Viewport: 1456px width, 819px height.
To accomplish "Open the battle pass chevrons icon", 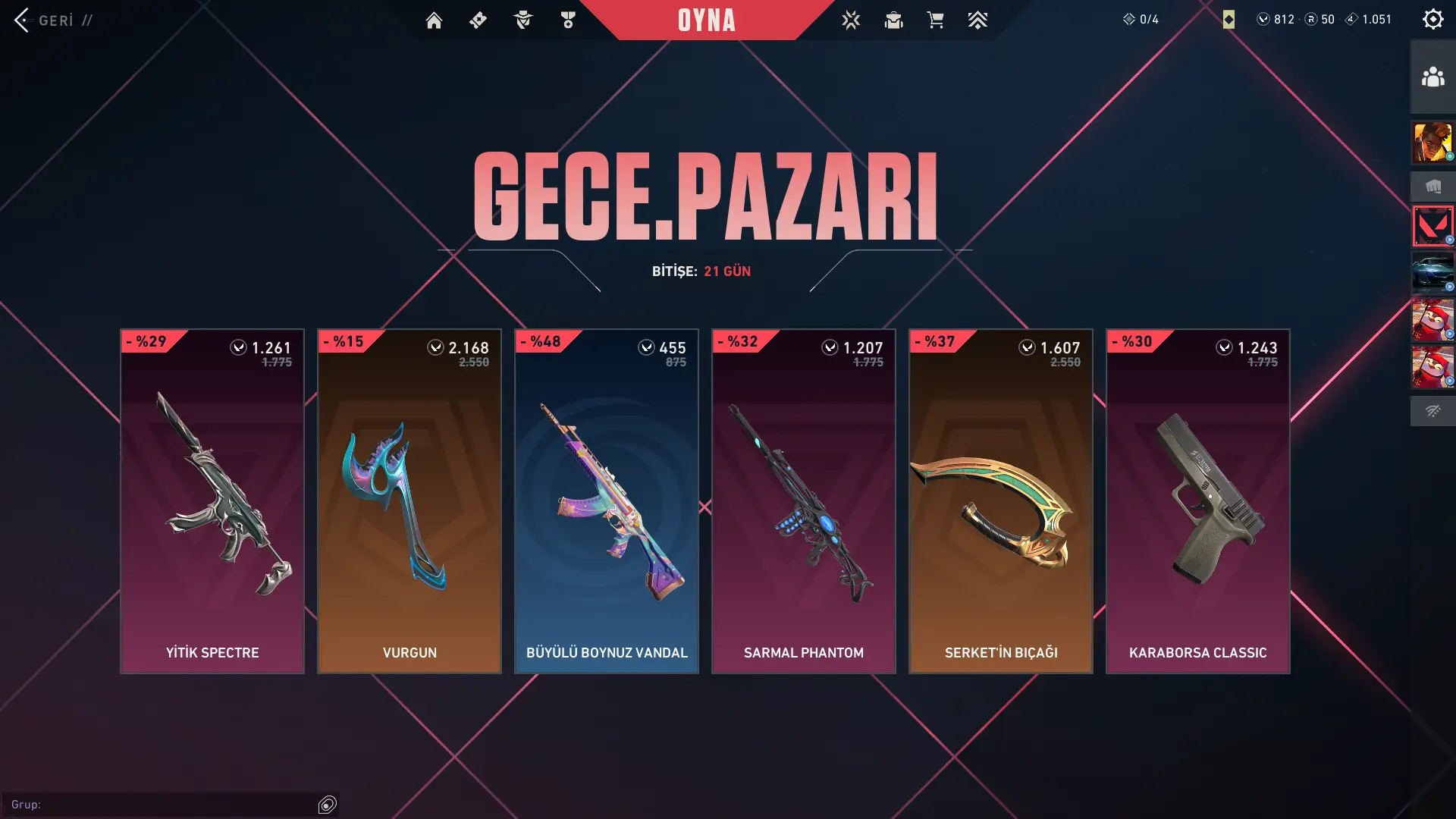I will click(977, 20).
